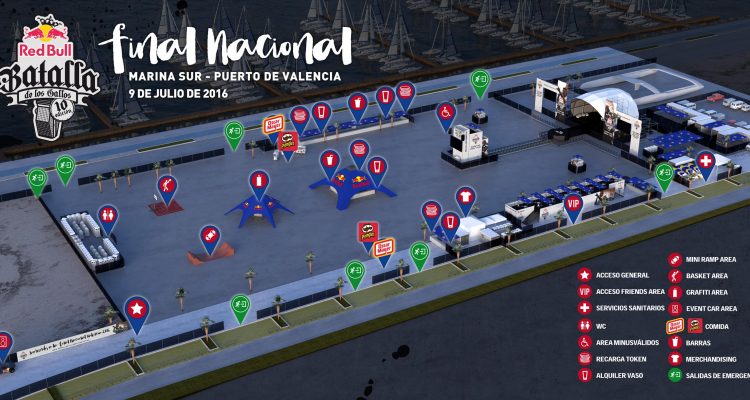Select the mini ramp pin on the map

coord(210,237)
